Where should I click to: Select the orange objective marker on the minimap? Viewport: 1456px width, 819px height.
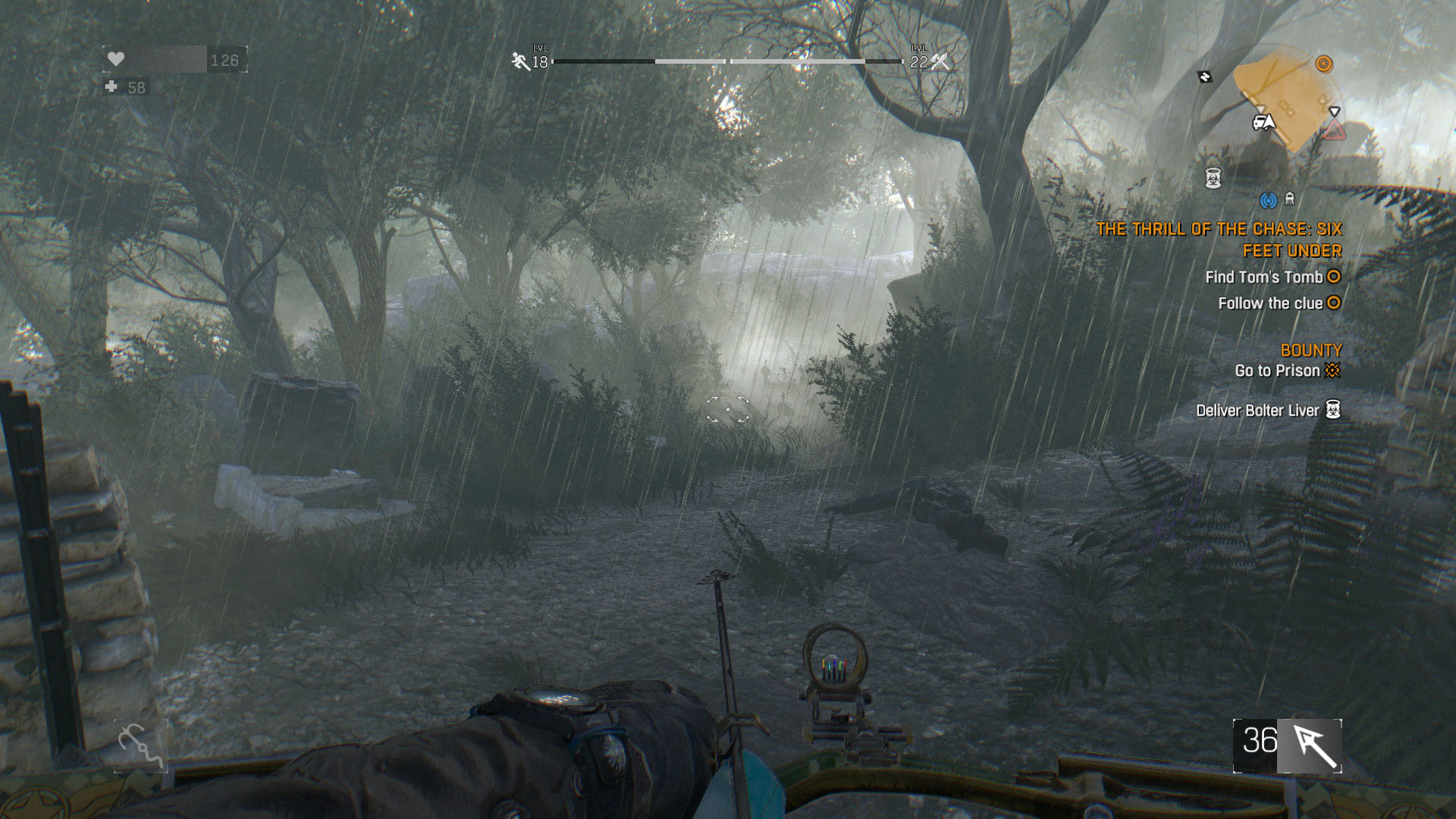point(1323,64)
